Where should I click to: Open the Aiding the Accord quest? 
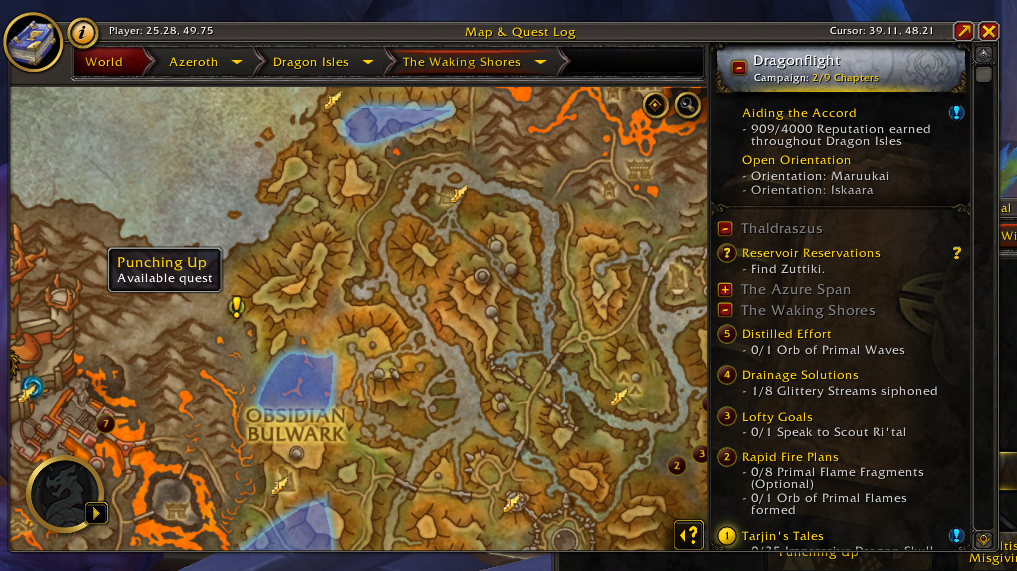(x=799, y=113)
